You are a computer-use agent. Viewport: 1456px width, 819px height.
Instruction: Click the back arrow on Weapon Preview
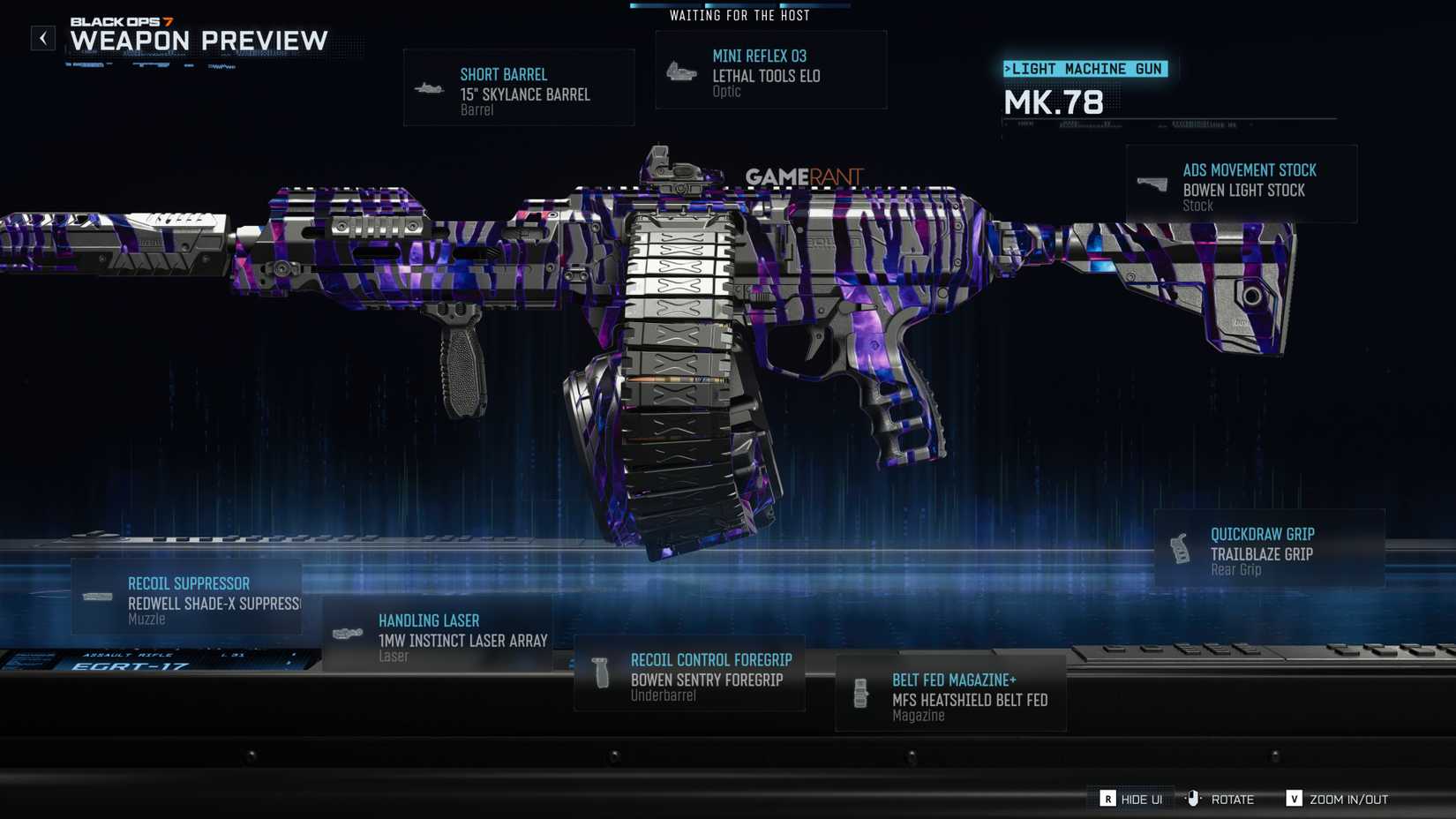[41, 37]
